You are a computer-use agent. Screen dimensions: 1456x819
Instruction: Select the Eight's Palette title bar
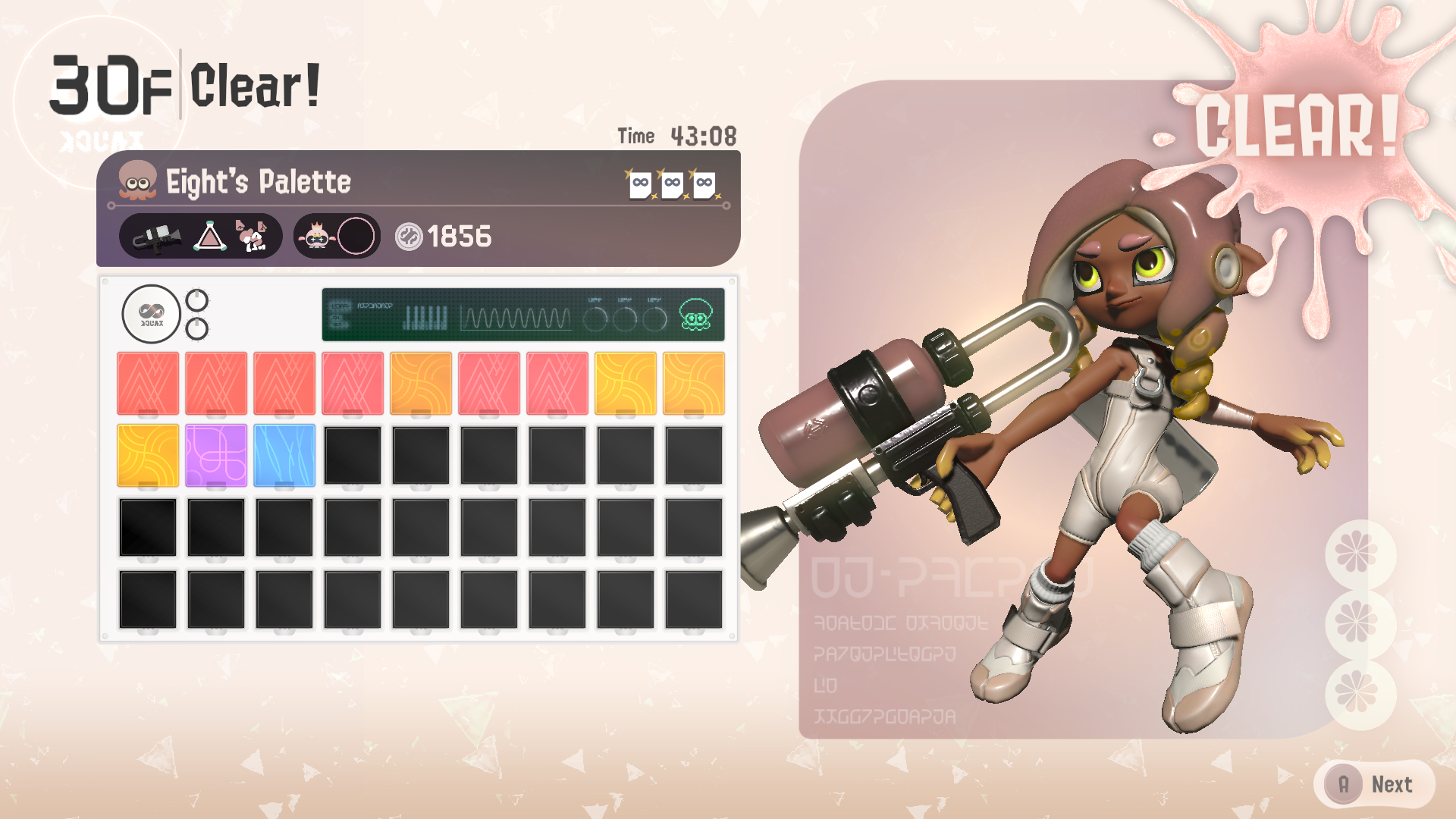[418, 182]
